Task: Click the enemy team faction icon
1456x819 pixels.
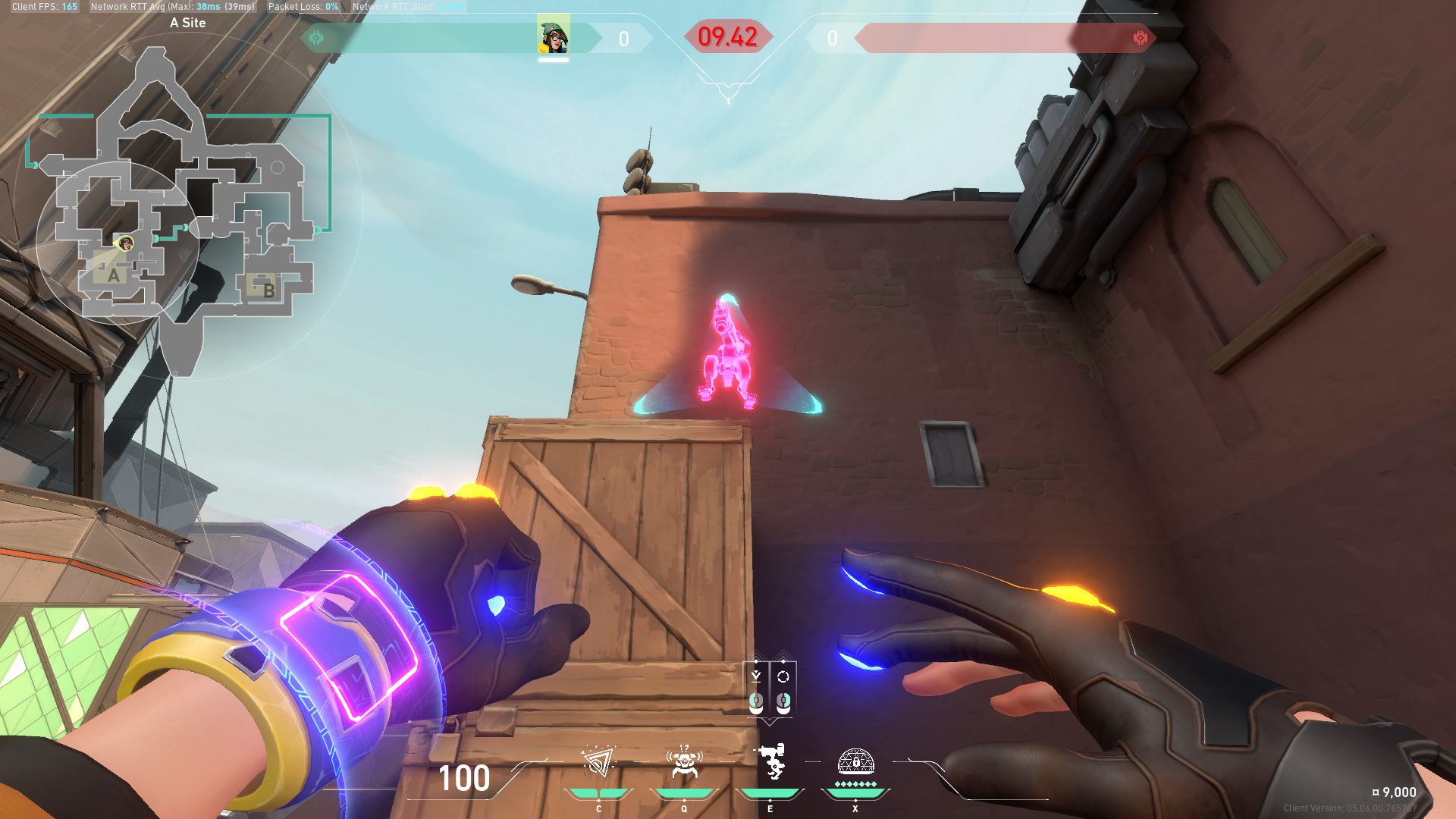Action: [1141, 37]
